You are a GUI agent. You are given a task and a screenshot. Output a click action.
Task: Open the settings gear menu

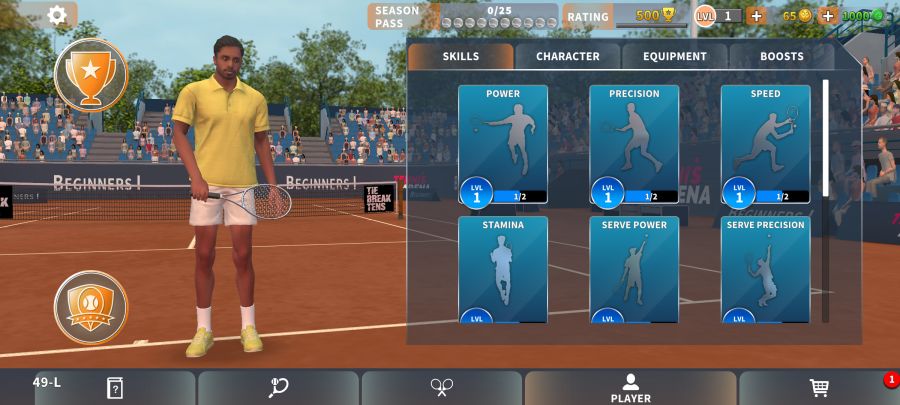coord(57,15)
